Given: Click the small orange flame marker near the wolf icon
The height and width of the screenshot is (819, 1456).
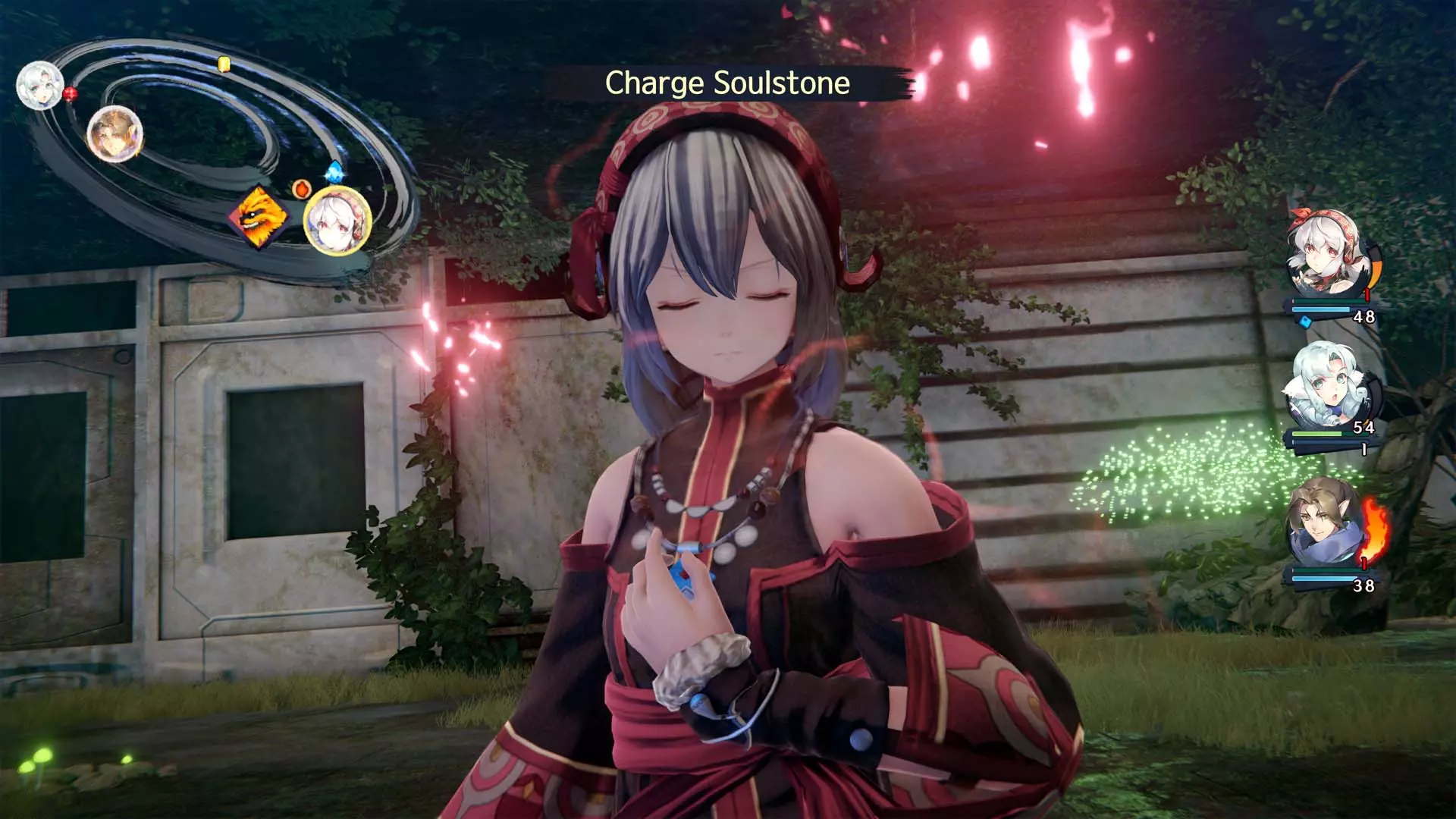Looking at the screenshot, I should tap(302, 188).
